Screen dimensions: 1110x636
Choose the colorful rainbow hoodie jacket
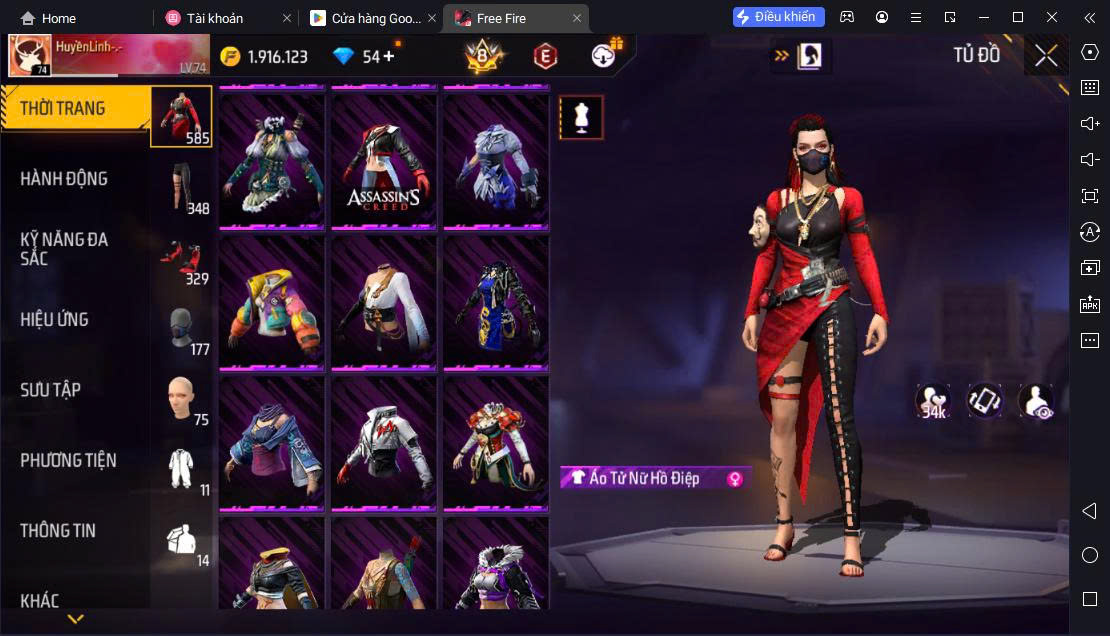coord(272,302)
